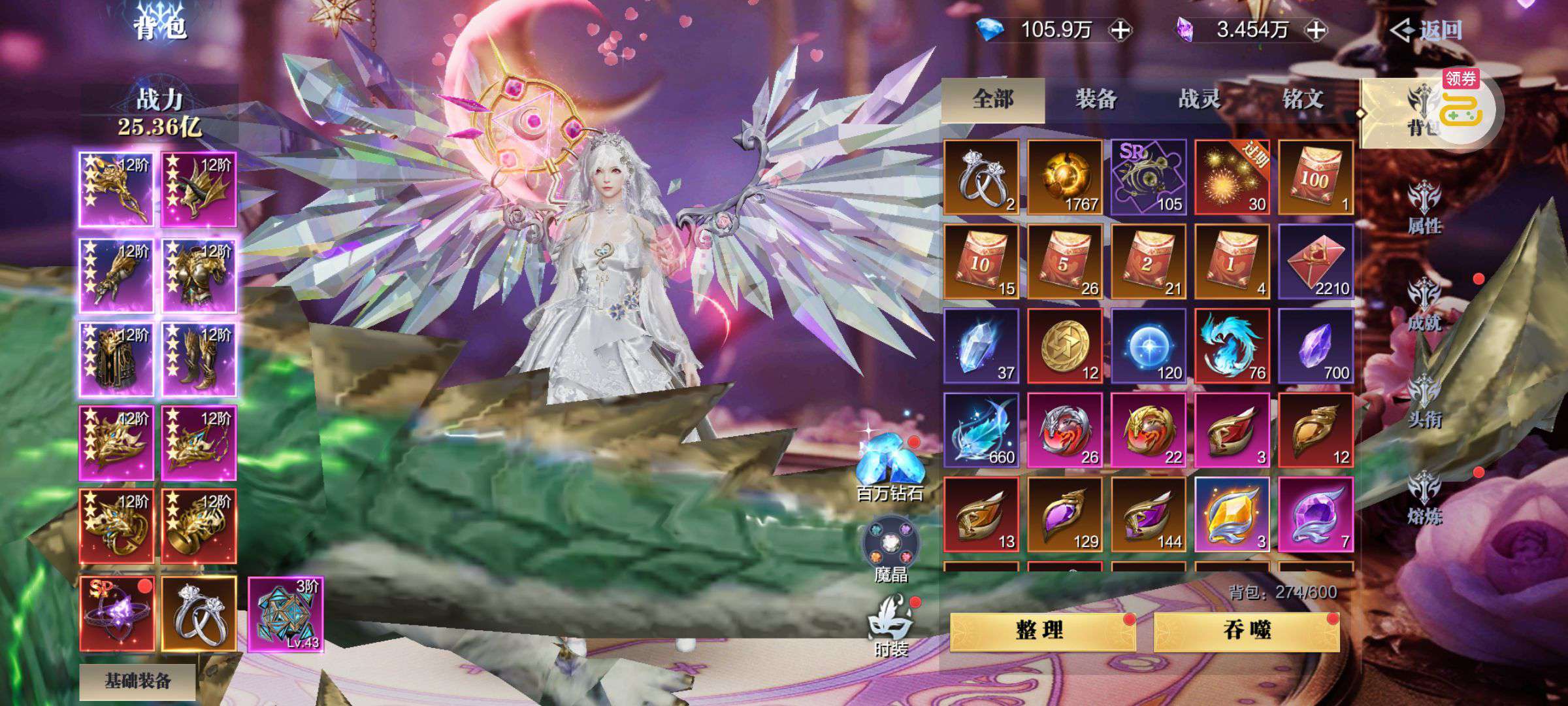Toggle the 基础装备 basic equipment button
The image size is (1568, 706).
tap(138, 681)
